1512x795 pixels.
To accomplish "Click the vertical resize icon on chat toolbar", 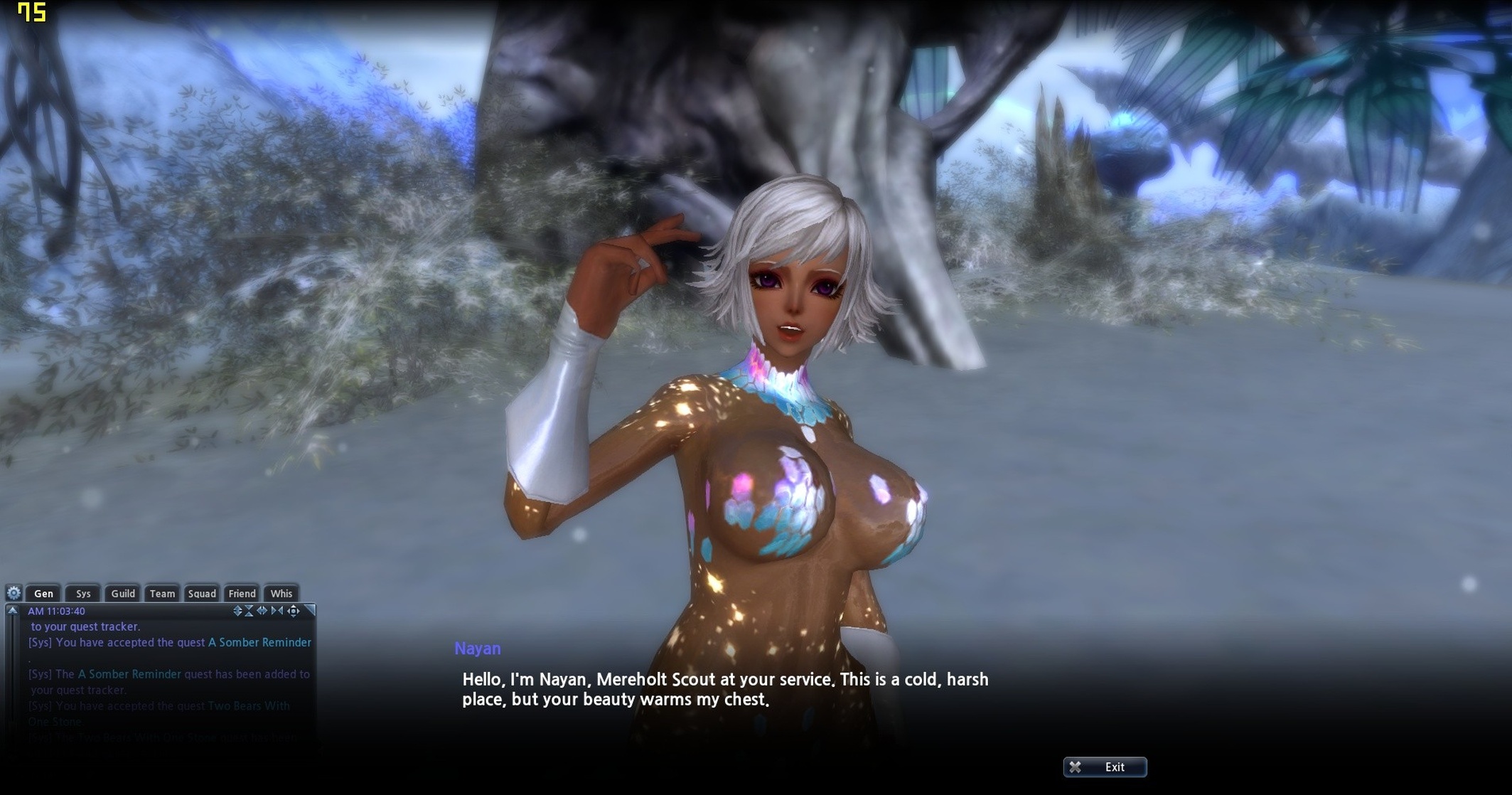I will [237, 612].
